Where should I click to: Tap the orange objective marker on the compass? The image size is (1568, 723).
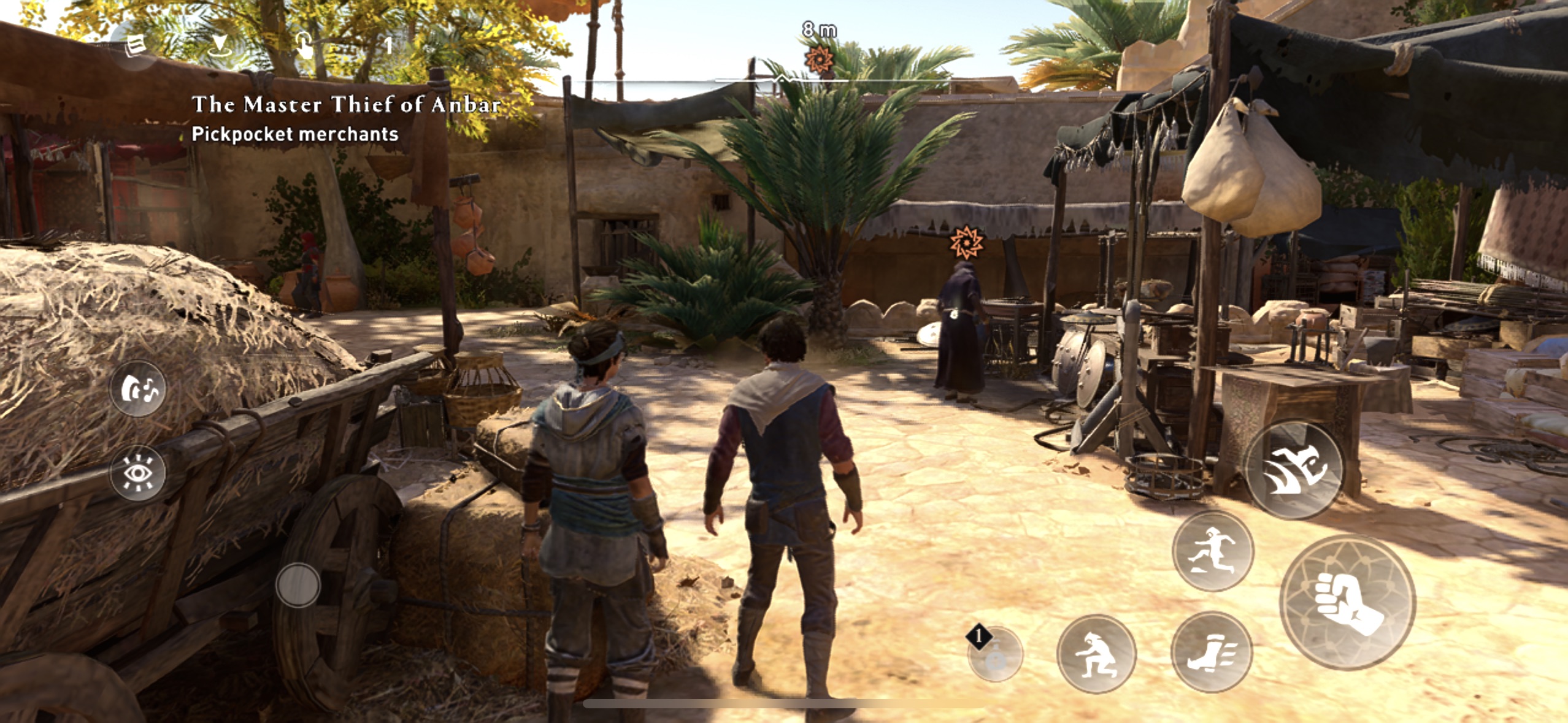(x=818, y=60)
